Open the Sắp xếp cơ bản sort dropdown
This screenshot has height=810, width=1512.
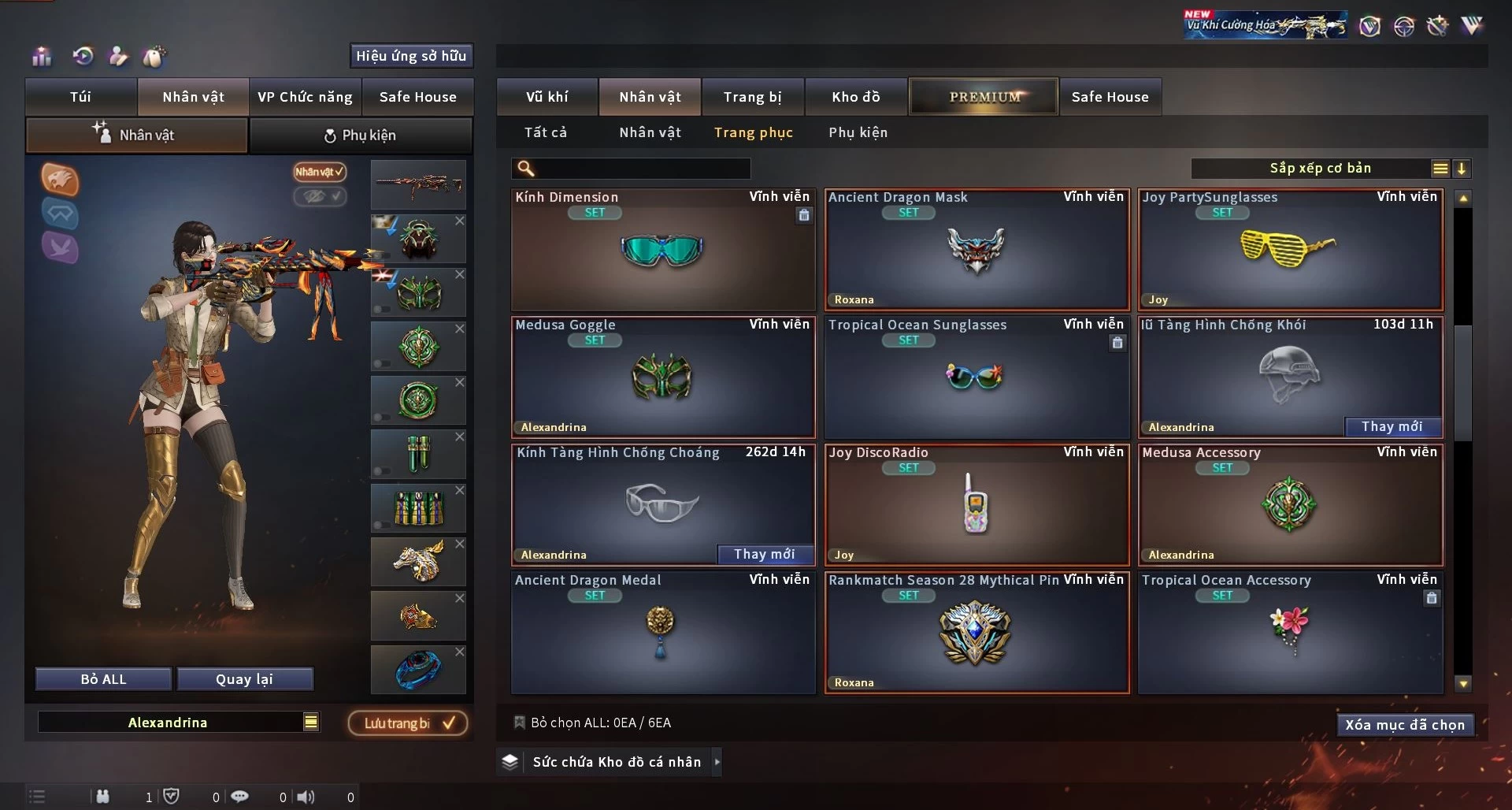coord(1320,169)
